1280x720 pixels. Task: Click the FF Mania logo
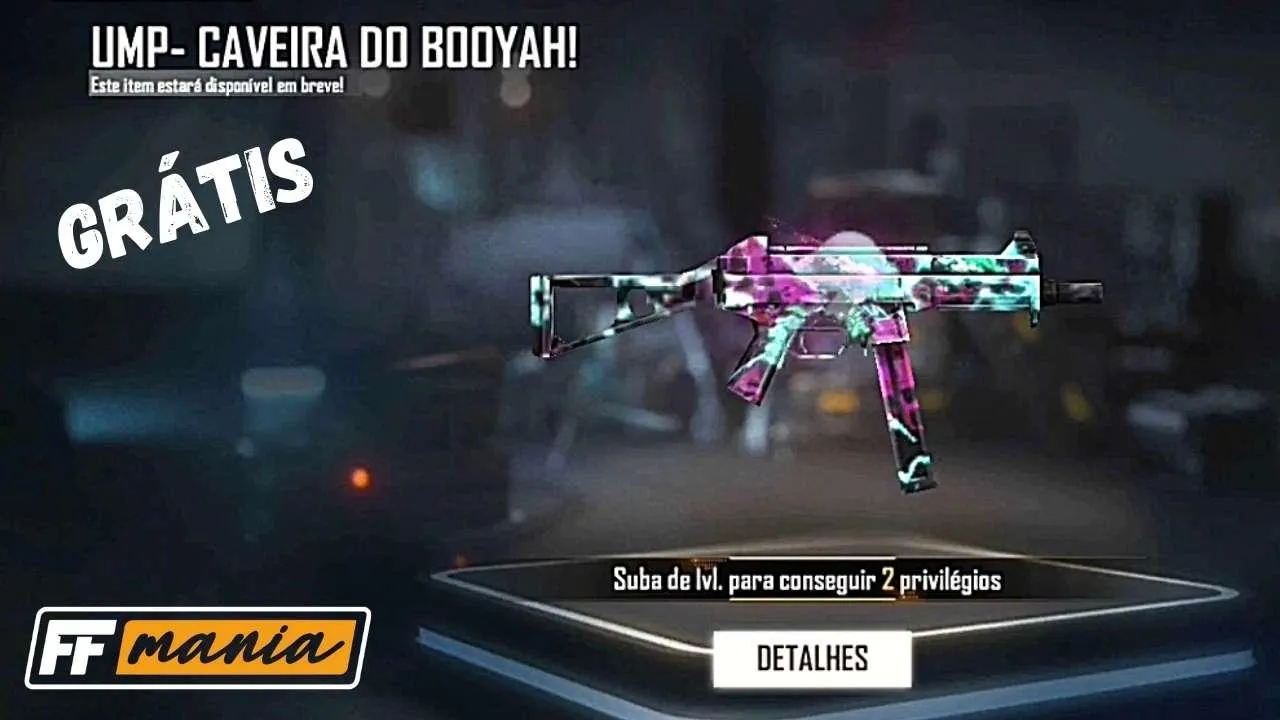click(197, 646)
